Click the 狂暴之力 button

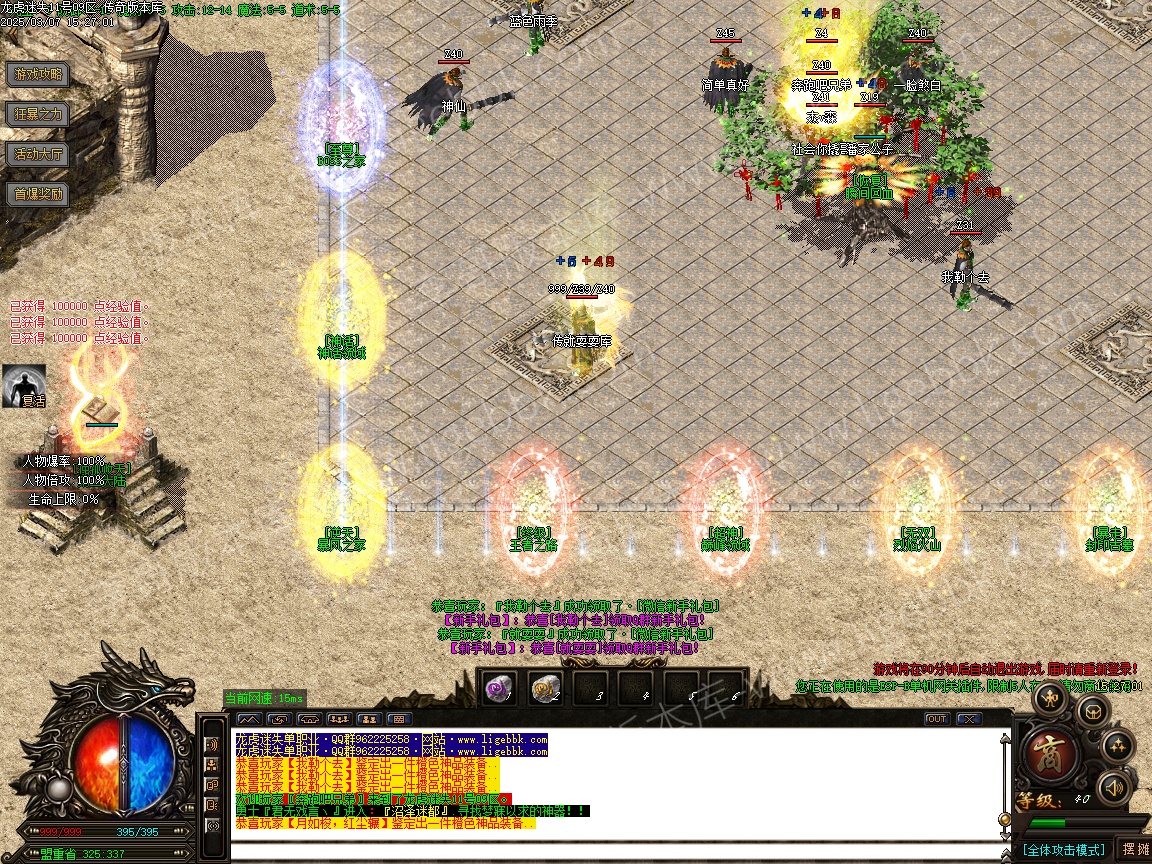click(x=38, y=114)
